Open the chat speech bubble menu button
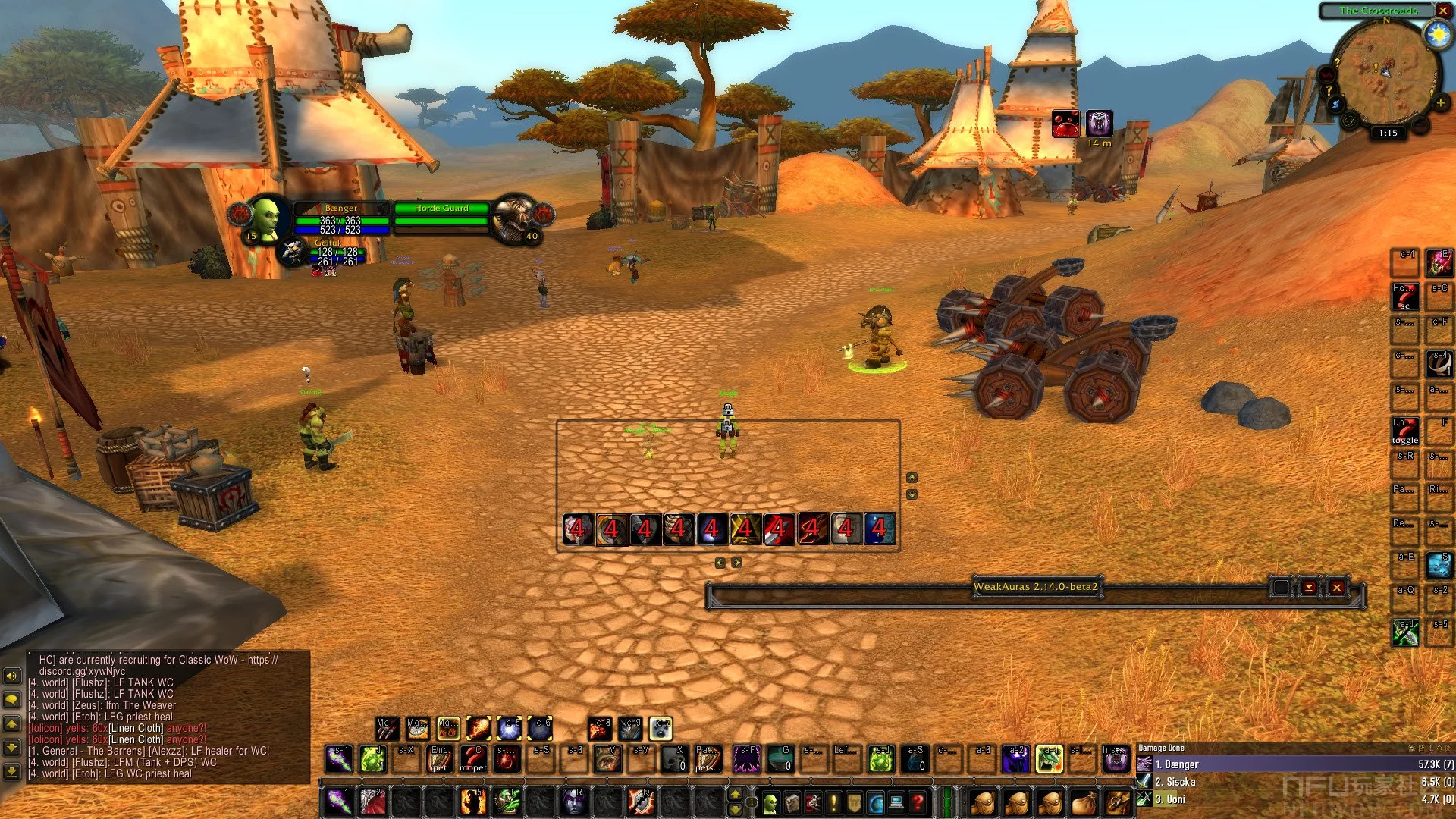This screenshot has width=1456, height=819. click(x=12, y=699)
